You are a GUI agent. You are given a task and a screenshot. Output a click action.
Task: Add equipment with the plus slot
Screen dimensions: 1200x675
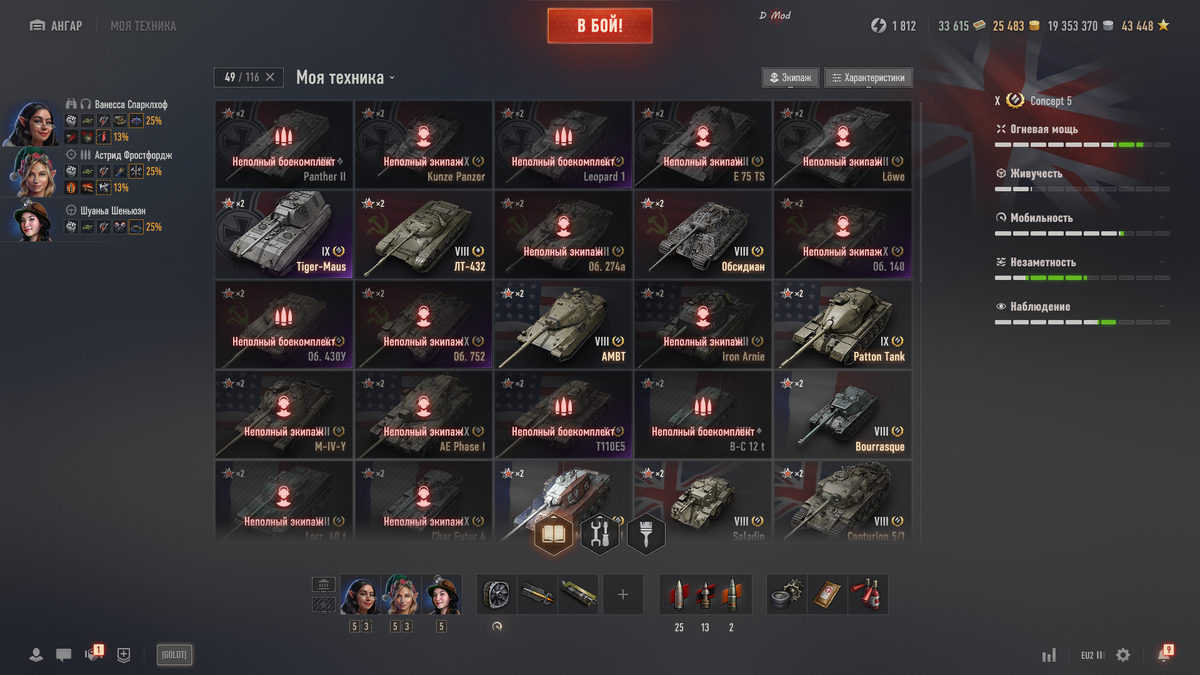coord(623,595)
